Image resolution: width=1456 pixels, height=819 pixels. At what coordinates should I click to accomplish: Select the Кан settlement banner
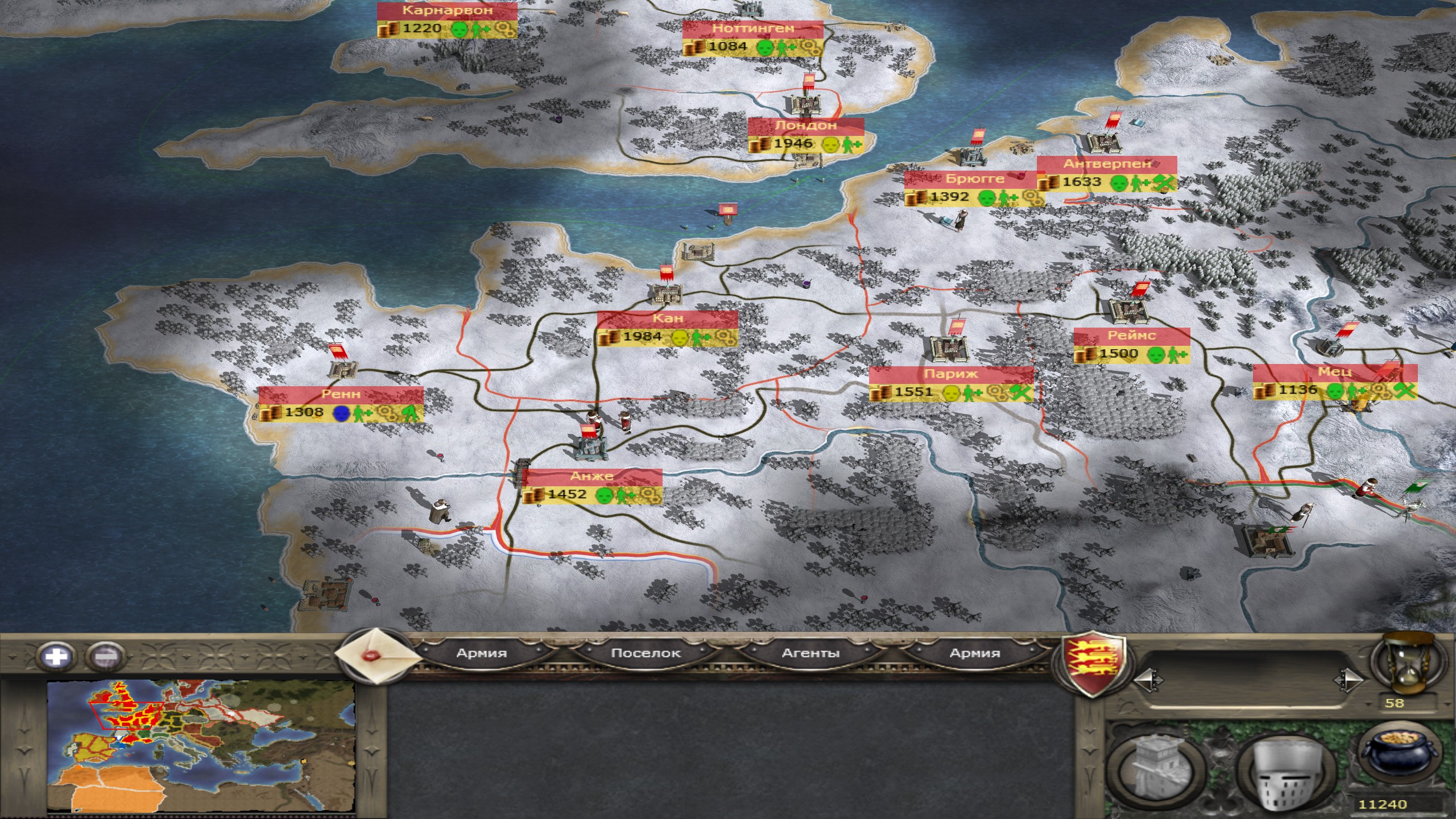click(668, 318)
